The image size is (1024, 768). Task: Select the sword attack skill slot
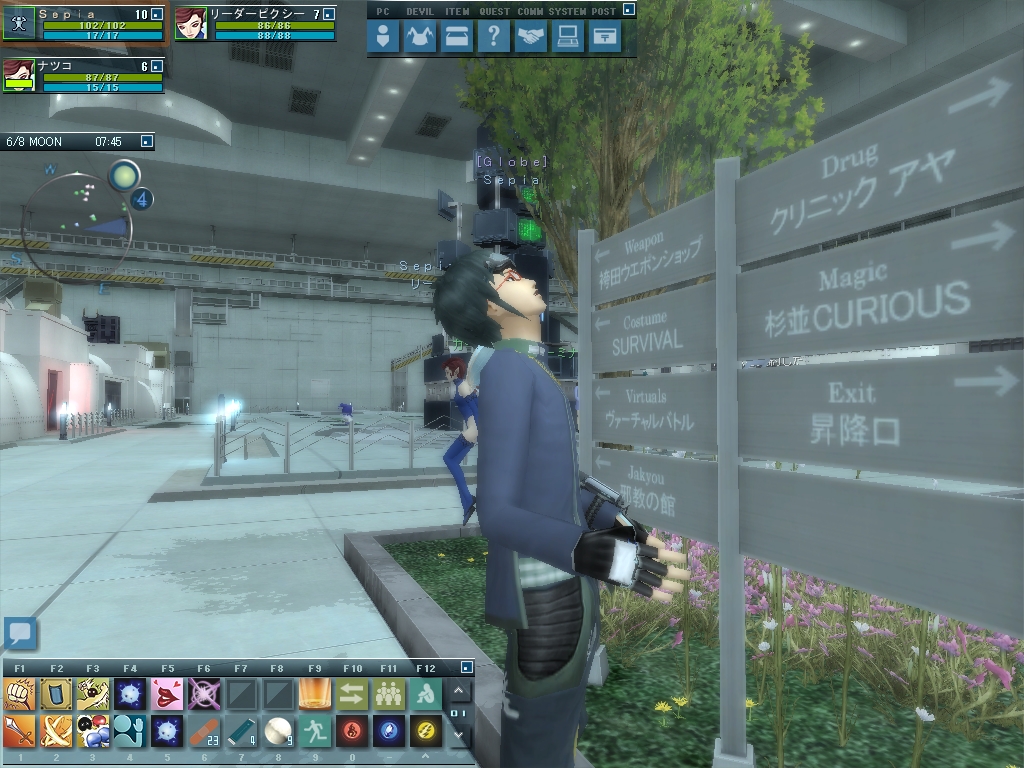pyautogui.click(x=18, y=733)
